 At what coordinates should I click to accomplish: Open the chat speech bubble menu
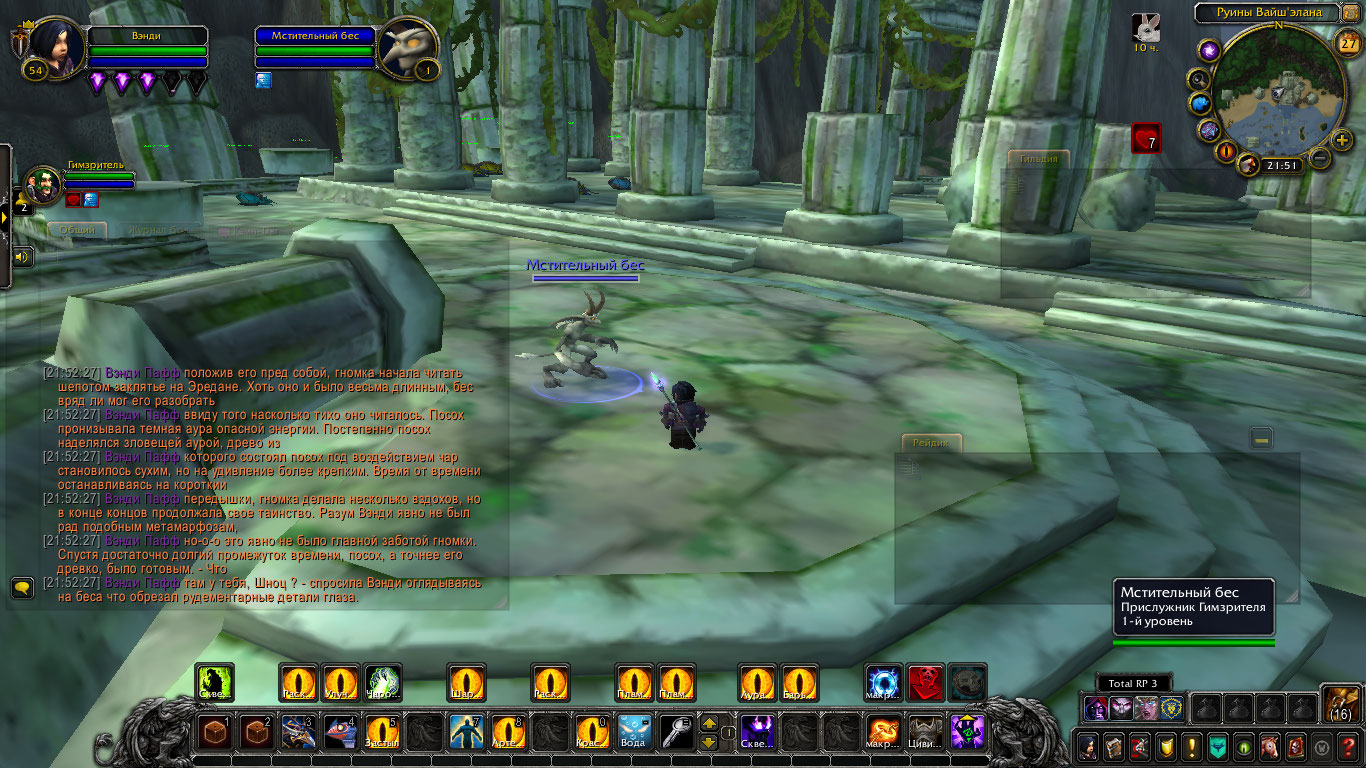pos(22,587)
